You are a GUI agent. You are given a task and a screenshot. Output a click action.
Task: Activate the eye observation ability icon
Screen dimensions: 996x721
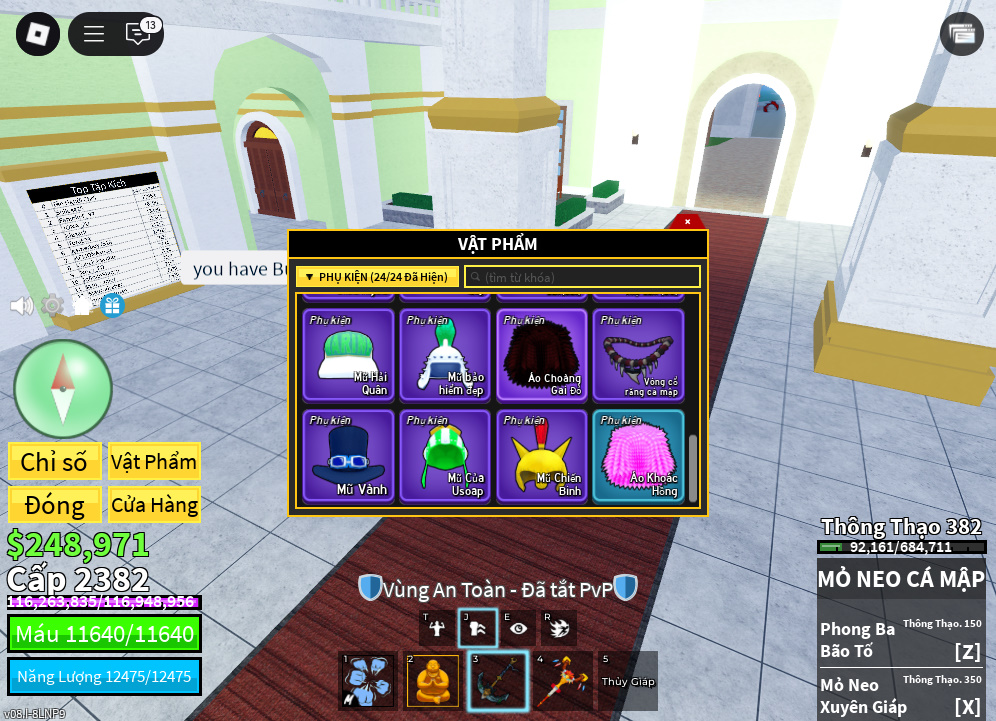point(518,628)
